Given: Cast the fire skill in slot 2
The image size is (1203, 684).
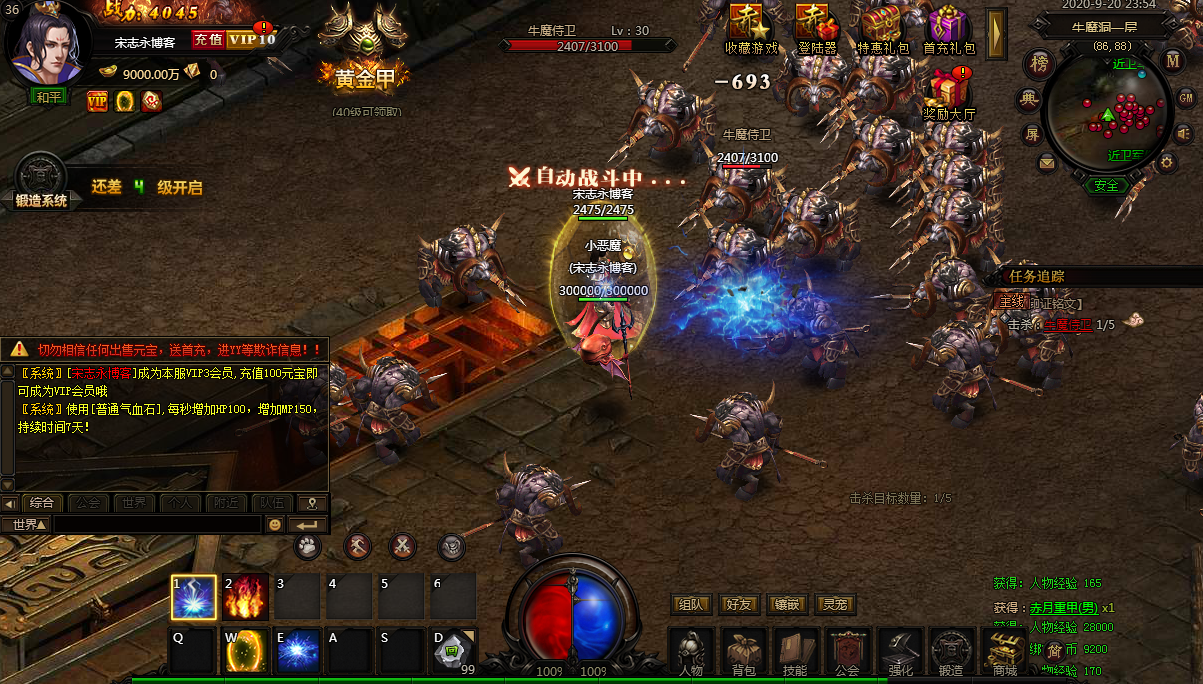Looking at the screenshot, I should coord(246,597).
